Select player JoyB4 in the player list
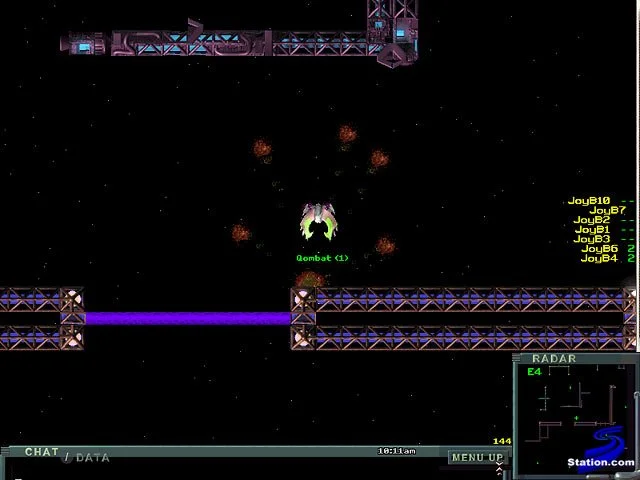This screenshot has width=640, height=480. [599, 258]
